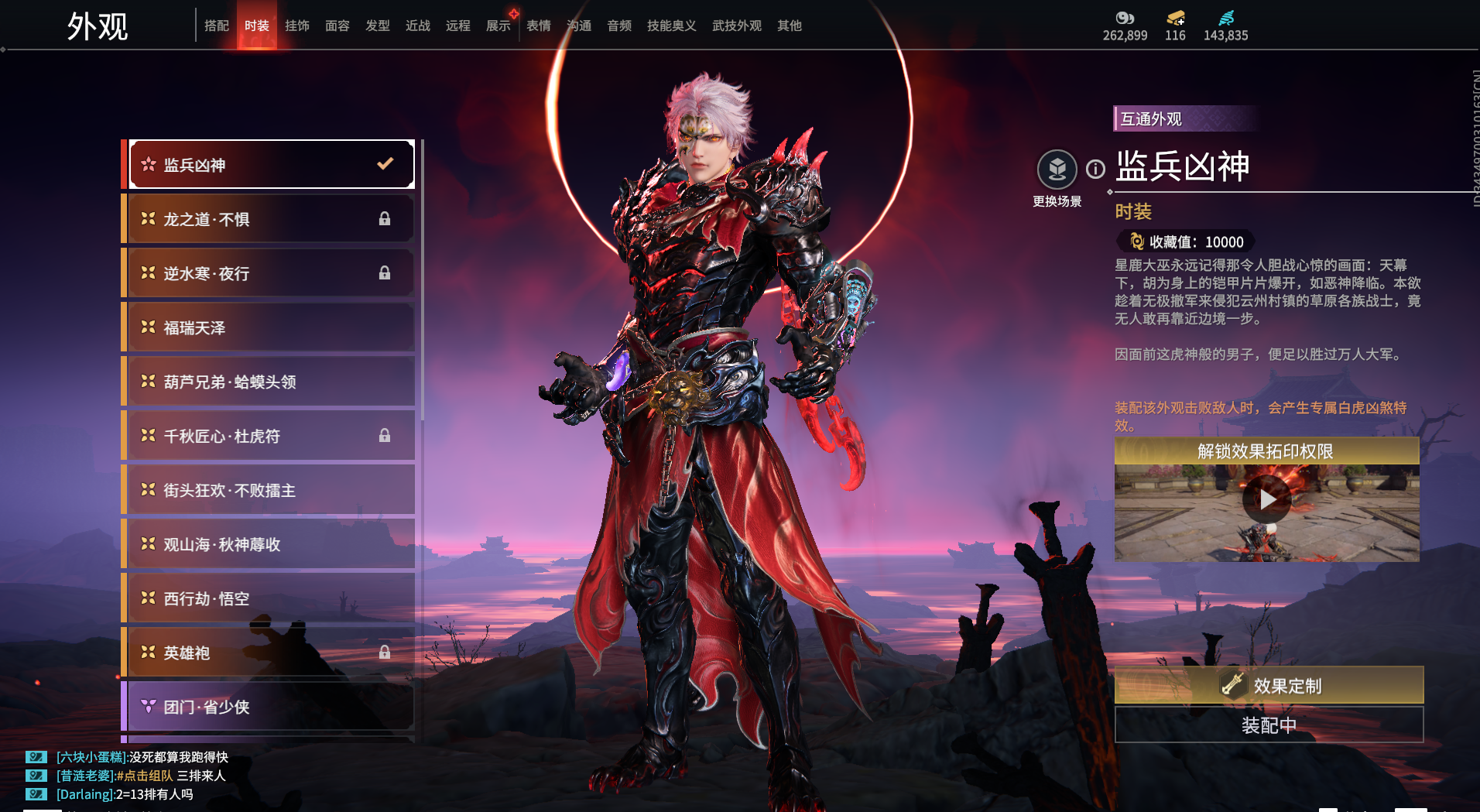Play the outfit effect preview video
This screenshot has height=812, width=1480.
coord(1266,500)
